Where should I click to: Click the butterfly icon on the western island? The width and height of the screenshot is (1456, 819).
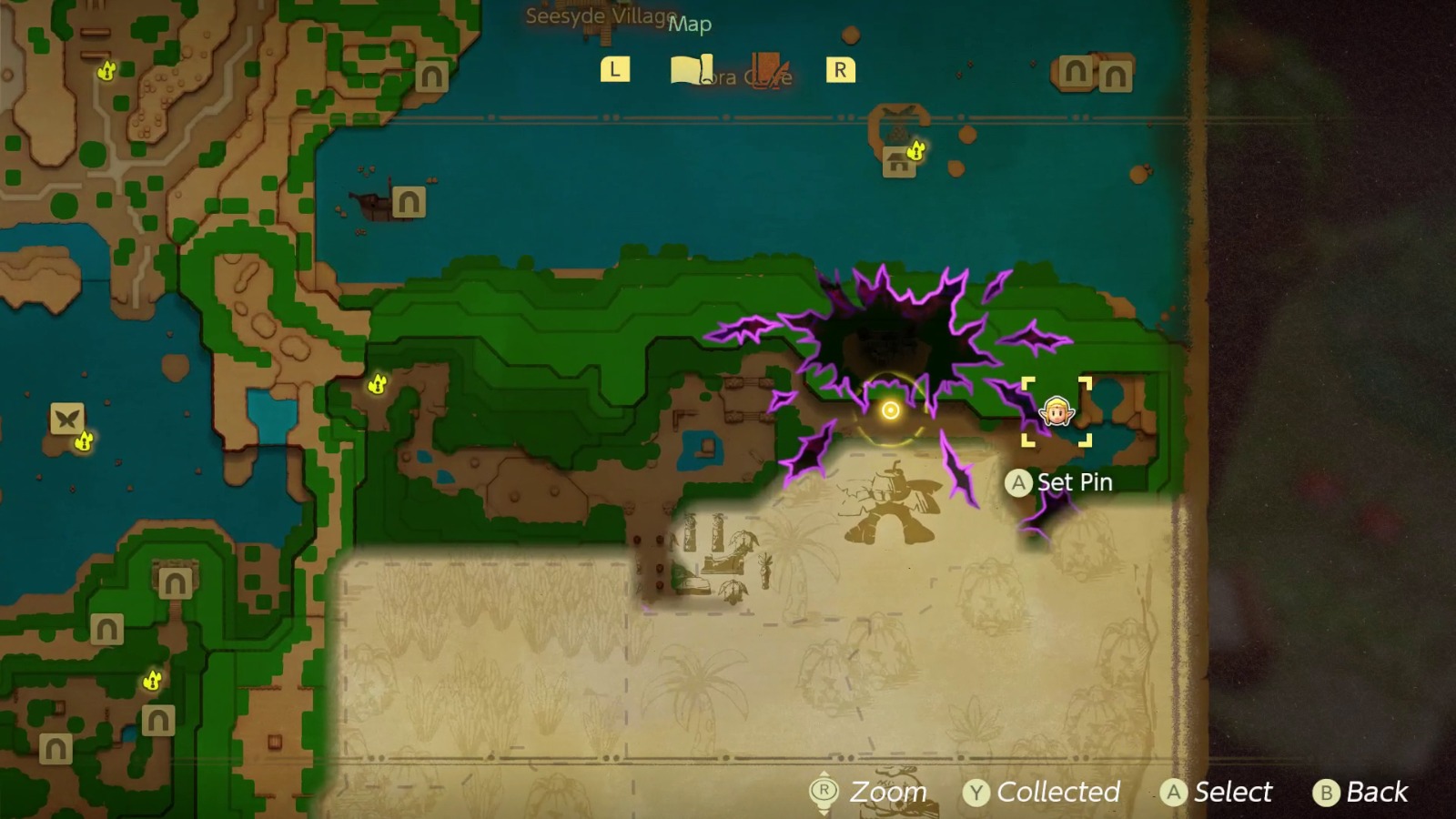pos(66,420)
